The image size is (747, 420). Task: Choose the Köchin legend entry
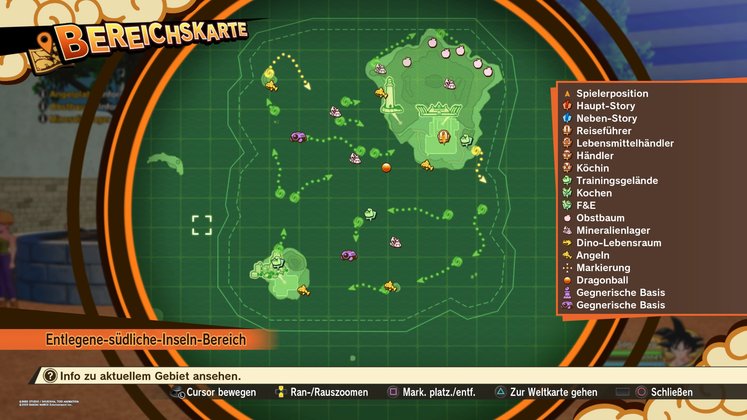[593, 168]
